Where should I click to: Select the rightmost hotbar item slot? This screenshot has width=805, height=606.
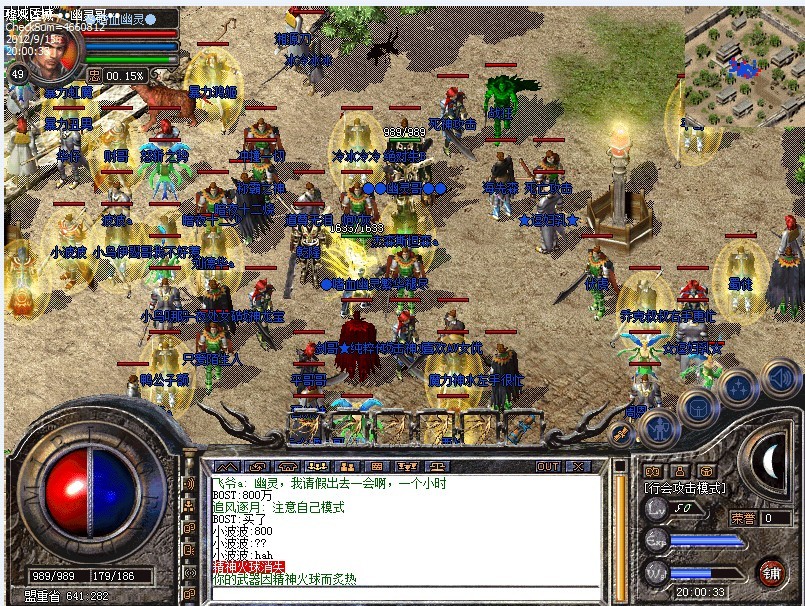click(x=522, y=427)
